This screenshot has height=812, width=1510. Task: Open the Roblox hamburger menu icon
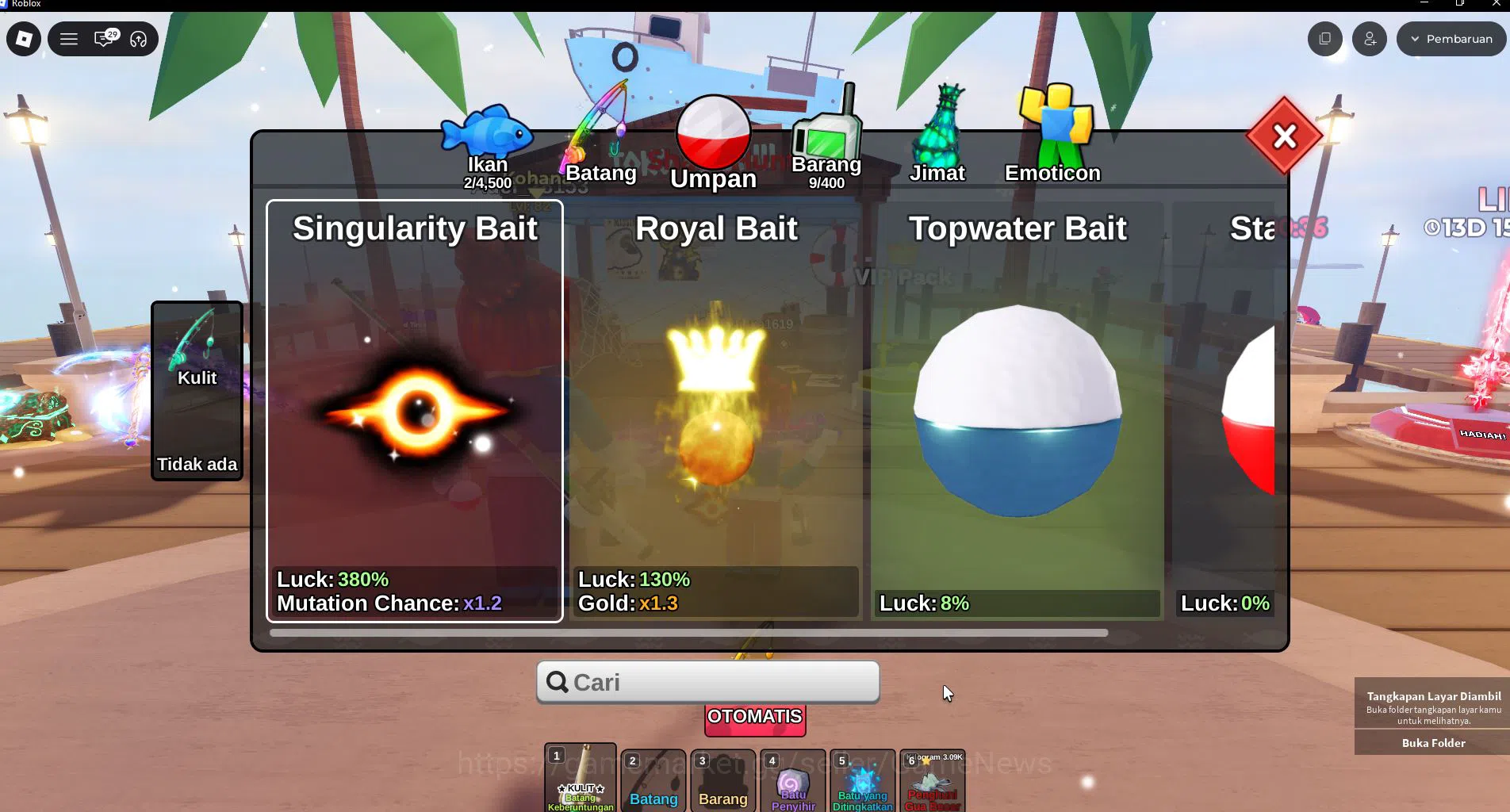coord(69,38)
